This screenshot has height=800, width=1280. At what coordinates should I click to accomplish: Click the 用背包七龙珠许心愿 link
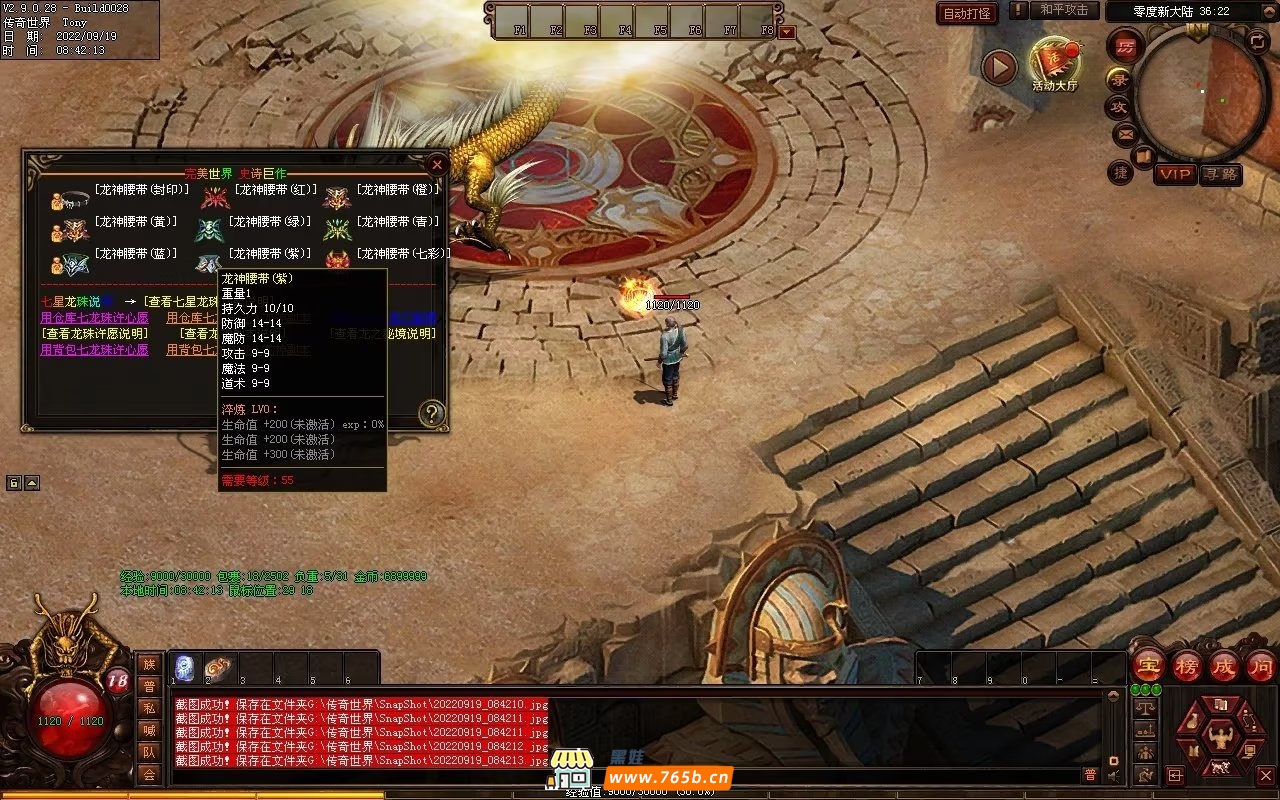click(x=94, y=350)
